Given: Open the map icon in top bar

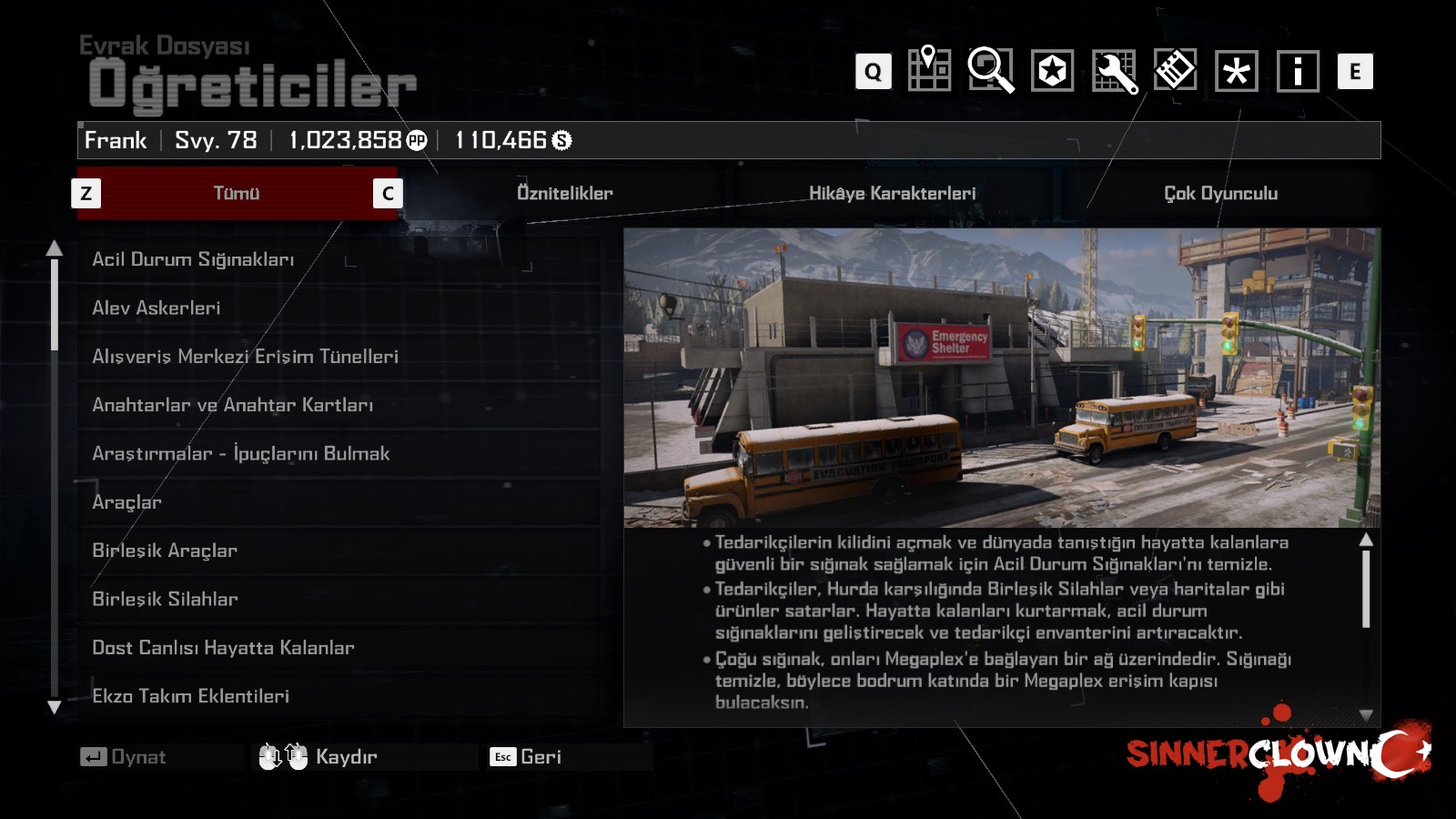Looking at the screenshot, I should 929,70.
